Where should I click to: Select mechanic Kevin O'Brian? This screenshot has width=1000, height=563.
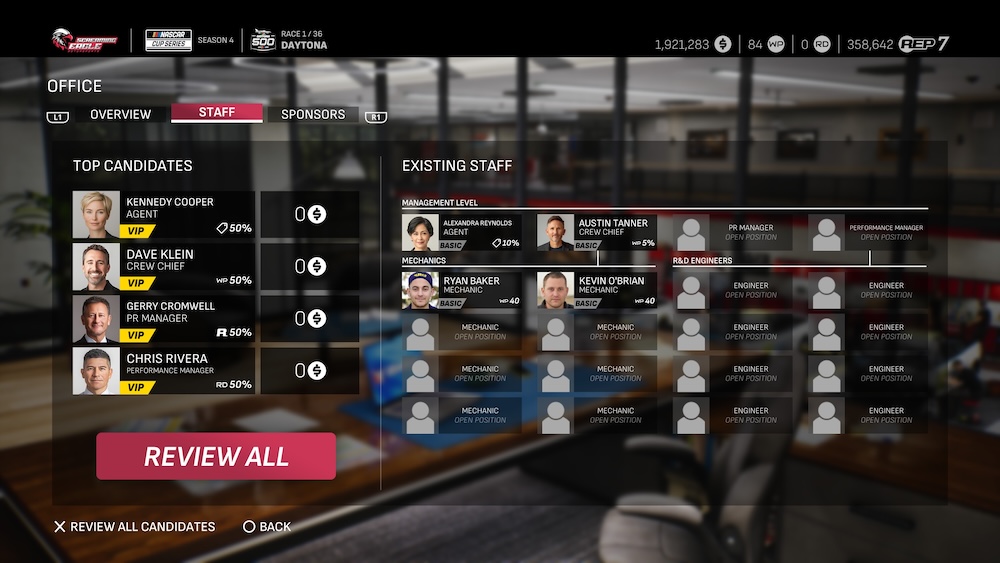point(597,290)
